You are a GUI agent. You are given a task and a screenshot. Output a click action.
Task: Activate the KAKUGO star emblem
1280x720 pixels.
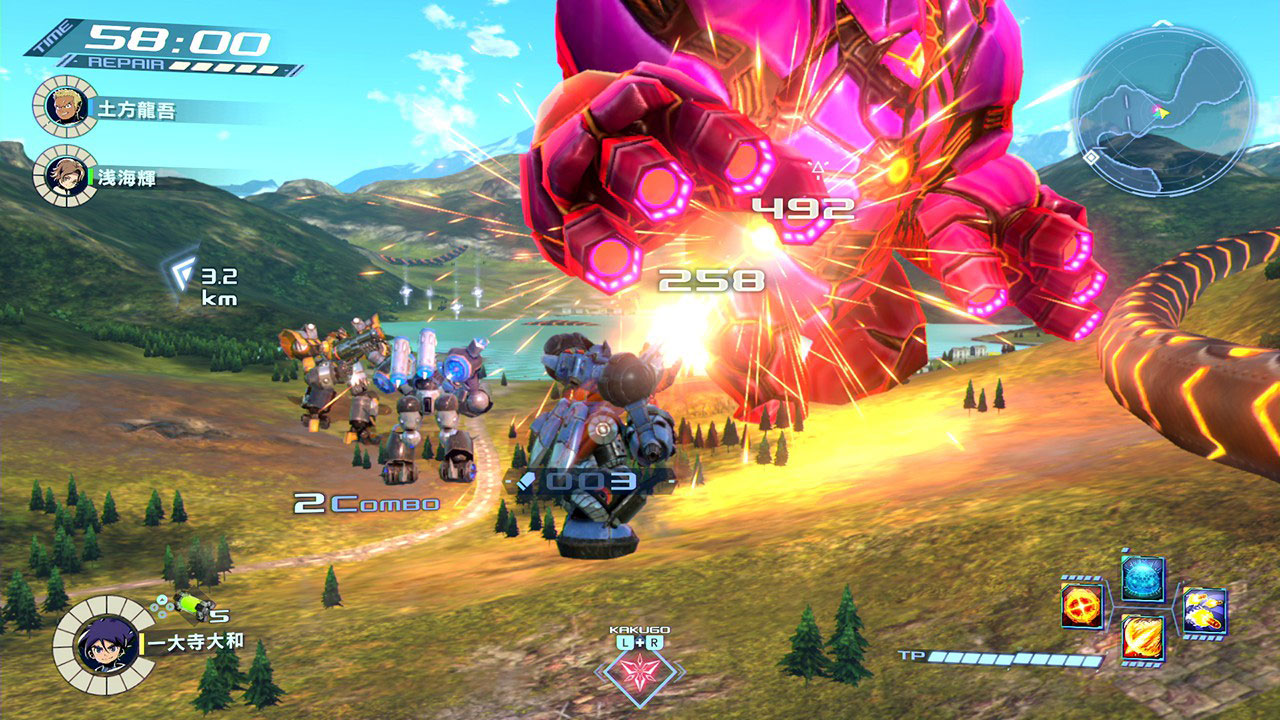(639, 670)
